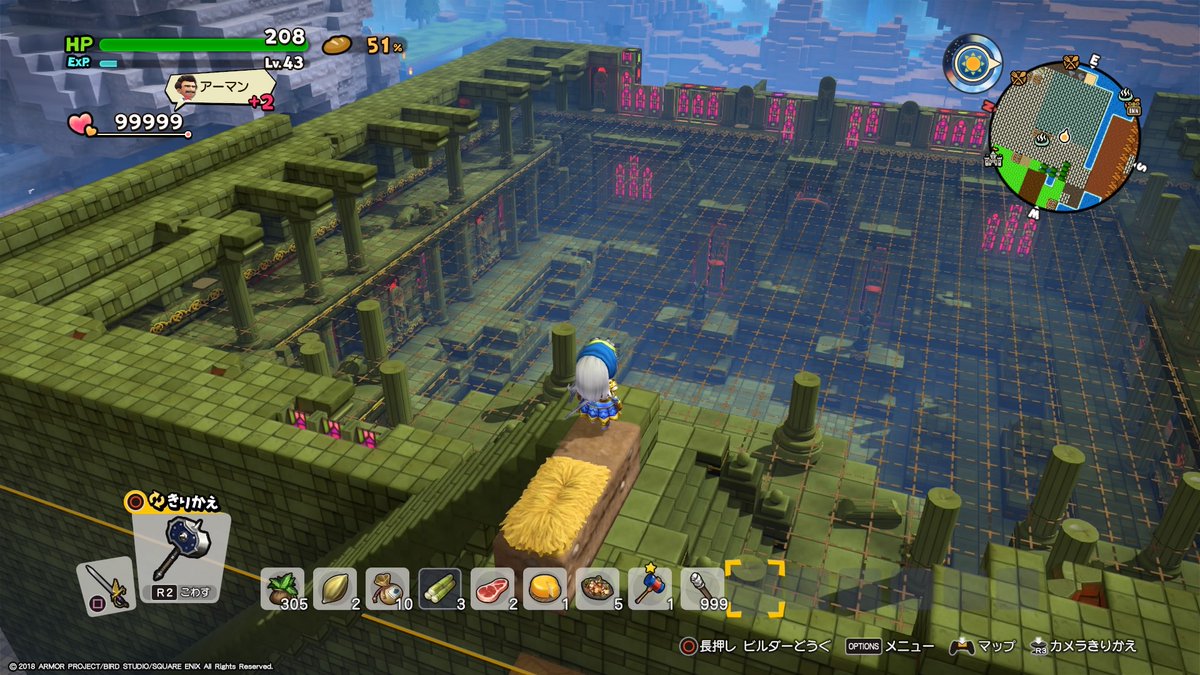Click the アーマン villager portrait notification

[185, 90]
